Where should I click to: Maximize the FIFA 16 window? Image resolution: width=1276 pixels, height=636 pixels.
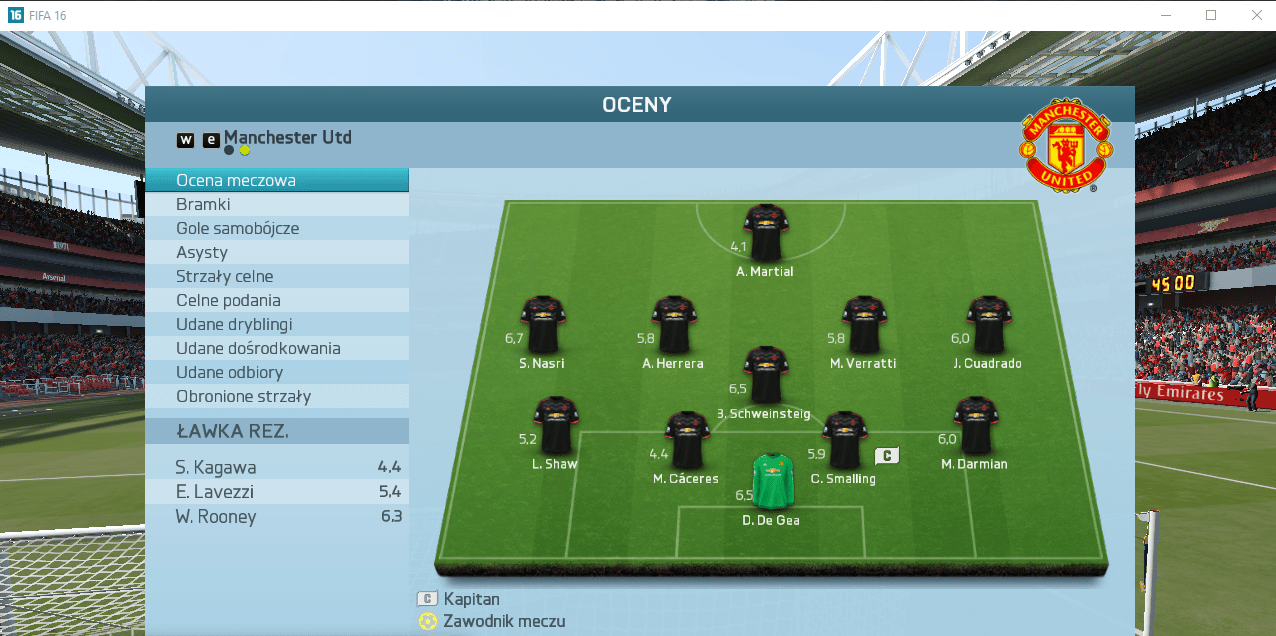[1211, 15]
